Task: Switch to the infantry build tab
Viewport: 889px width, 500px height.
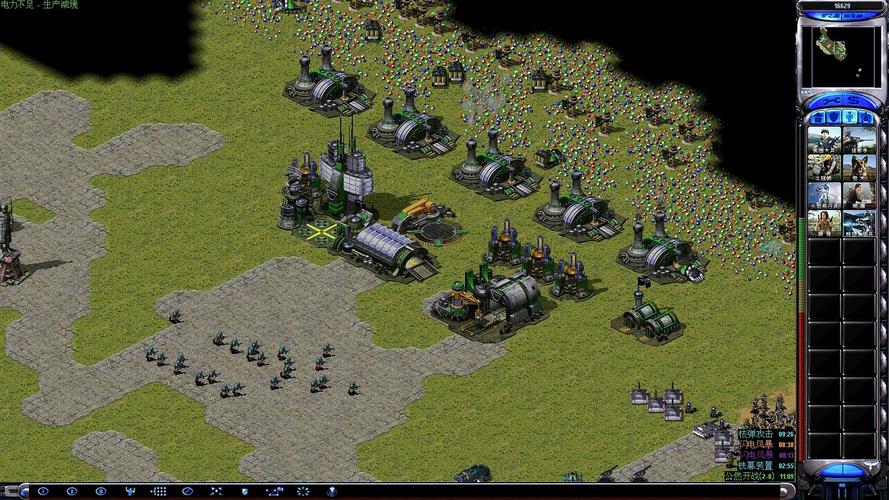Action: (x=849, y=118)
